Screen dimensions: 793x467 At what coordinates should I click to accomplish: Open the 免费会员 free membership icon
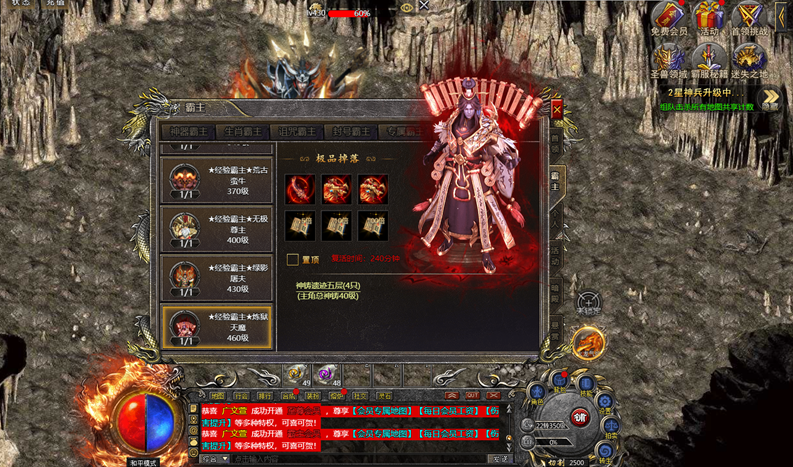669,18
